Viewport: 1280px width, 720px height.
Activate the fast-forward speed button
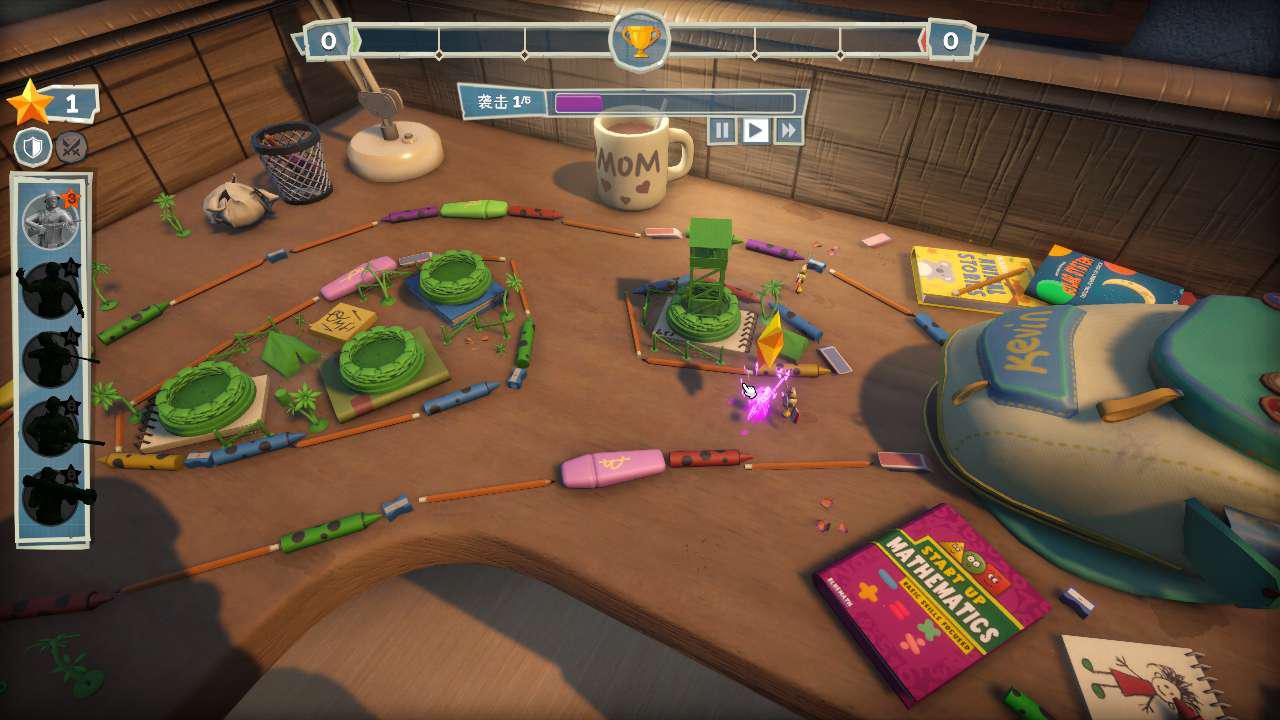[x=788, y=130]
